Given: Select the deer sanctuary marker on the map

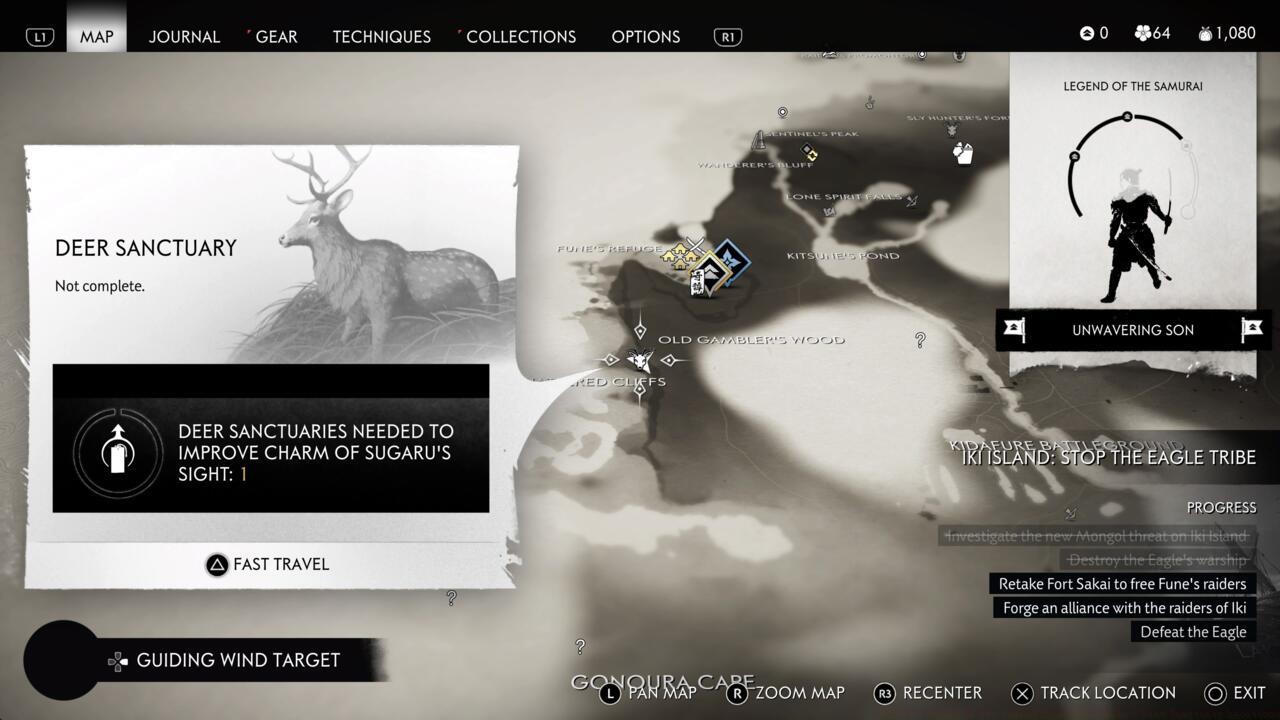Looking at the screenshot, I should coord(640,360).
